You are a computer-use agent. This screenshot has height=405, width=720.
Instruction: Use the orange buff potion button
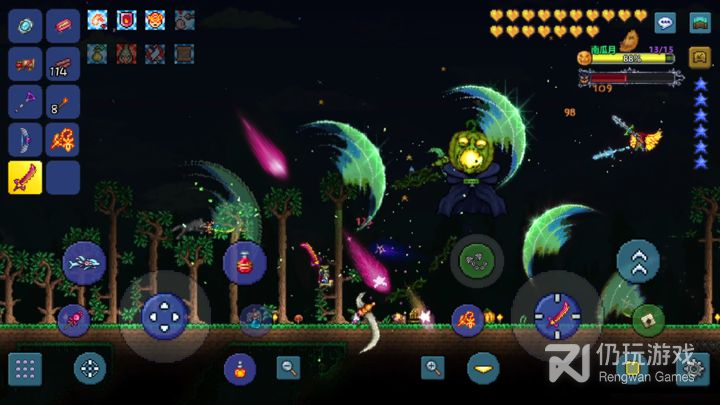tap(239, 368)
